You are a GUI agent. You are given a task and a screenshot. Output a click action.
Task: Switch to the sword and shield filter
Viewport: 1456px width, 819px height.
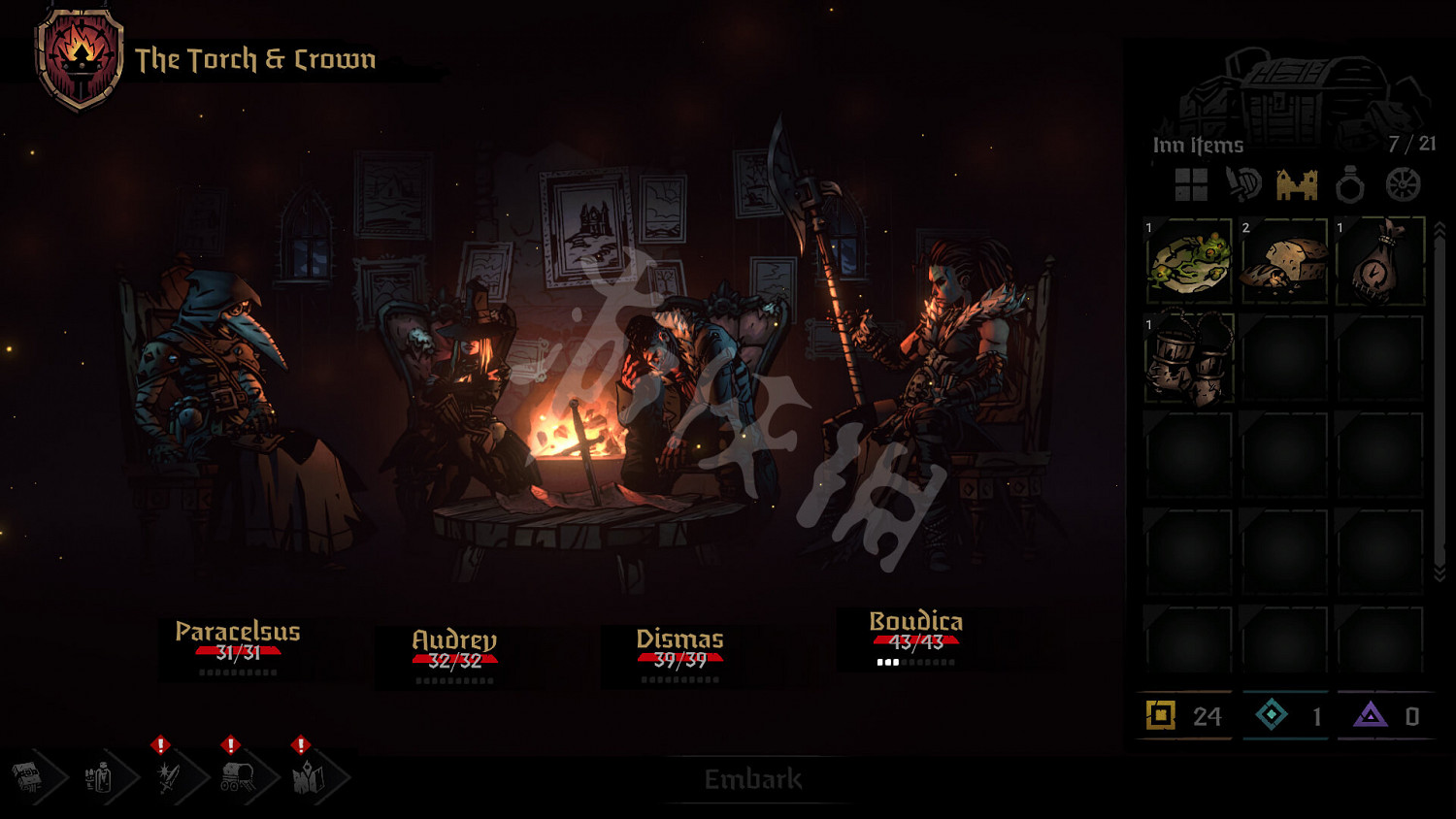(1243, 184)
